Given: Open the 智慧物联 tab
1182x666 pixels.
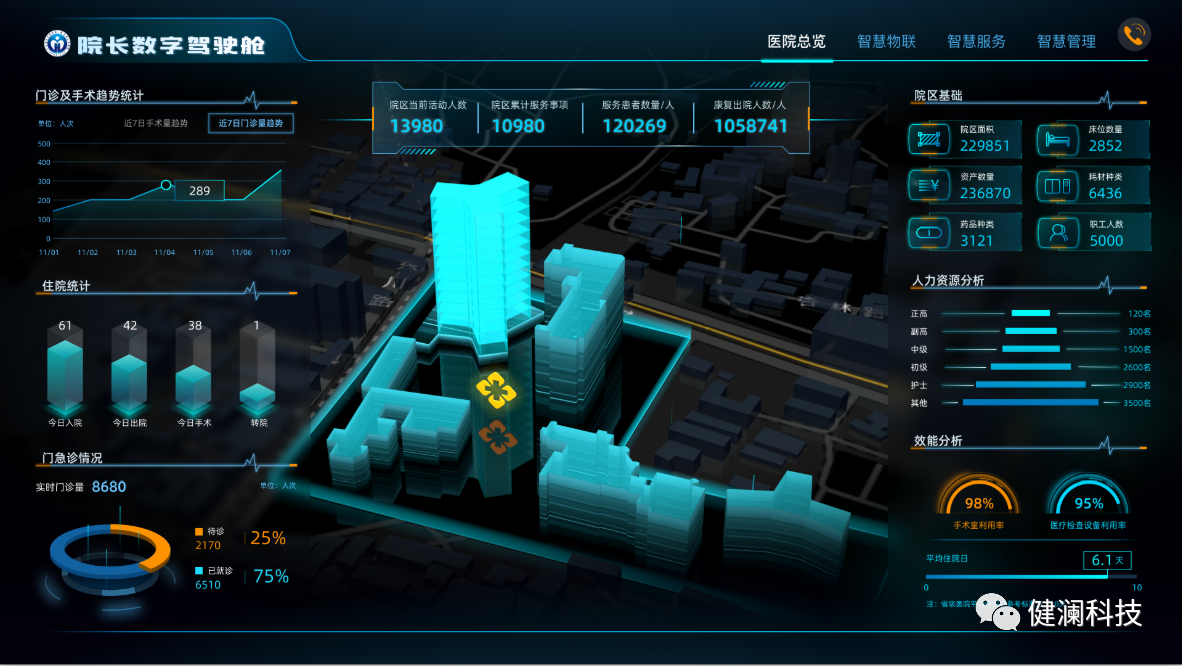Looking at the screenshot, I should pyautogui.click(x=886, y=41).
